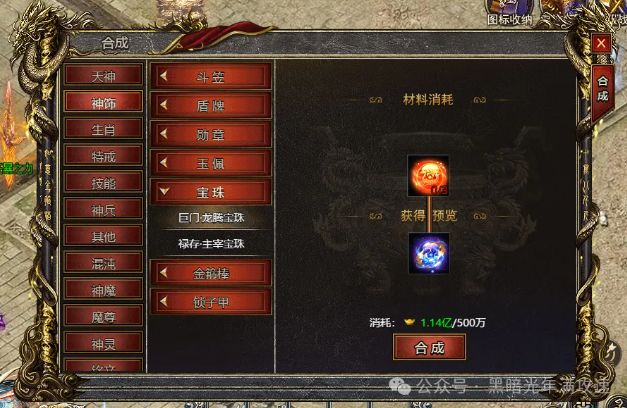Select the 禄存·主宰宝珠 recipe
Image resolution: width=627 pixels, height=408 pixels.
(211, 243)
